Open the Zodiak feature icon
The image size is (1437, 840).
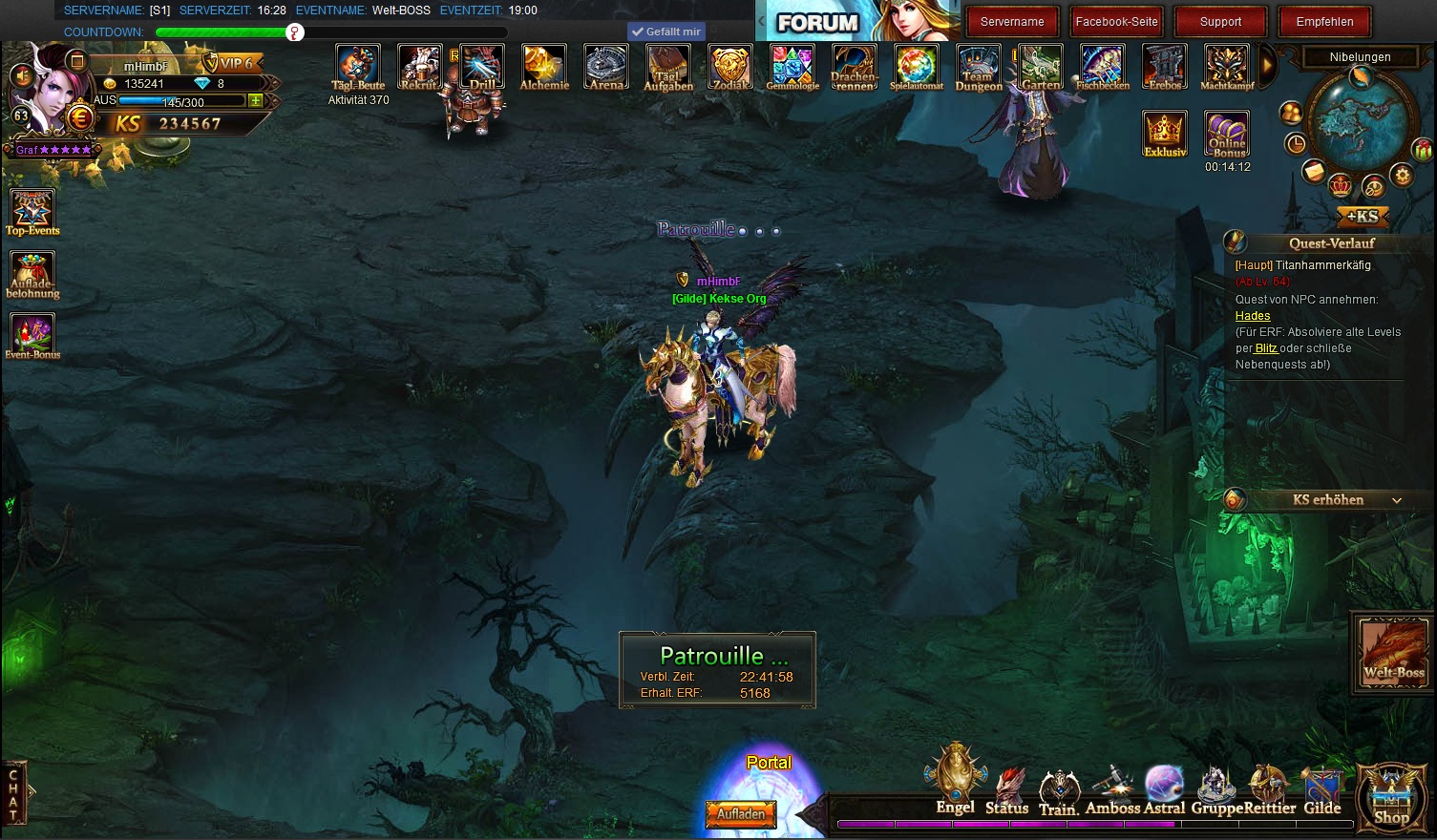coord(730,67)
